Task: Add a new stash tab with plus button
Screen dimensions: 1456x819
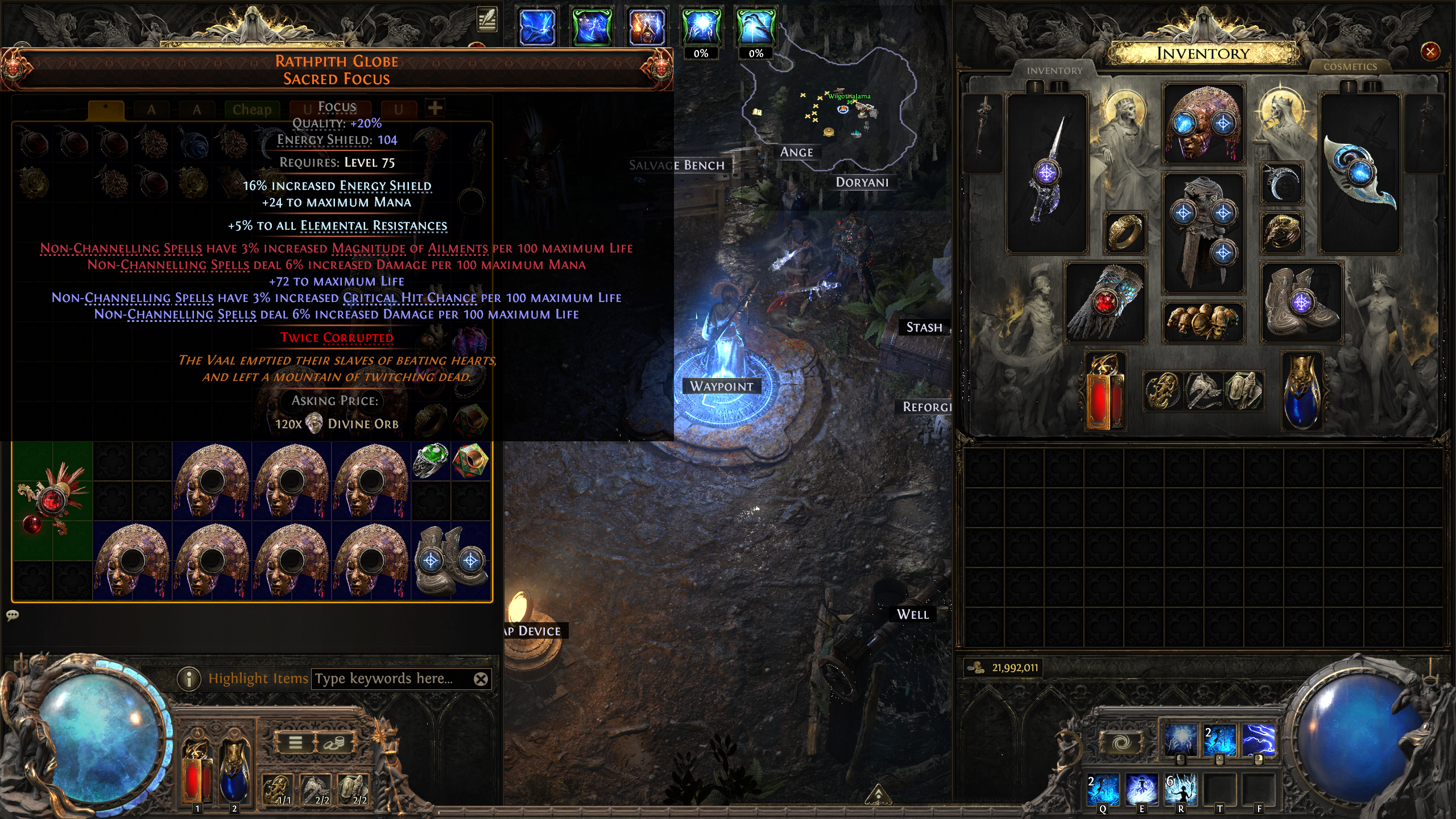Action: coord(435,107)
